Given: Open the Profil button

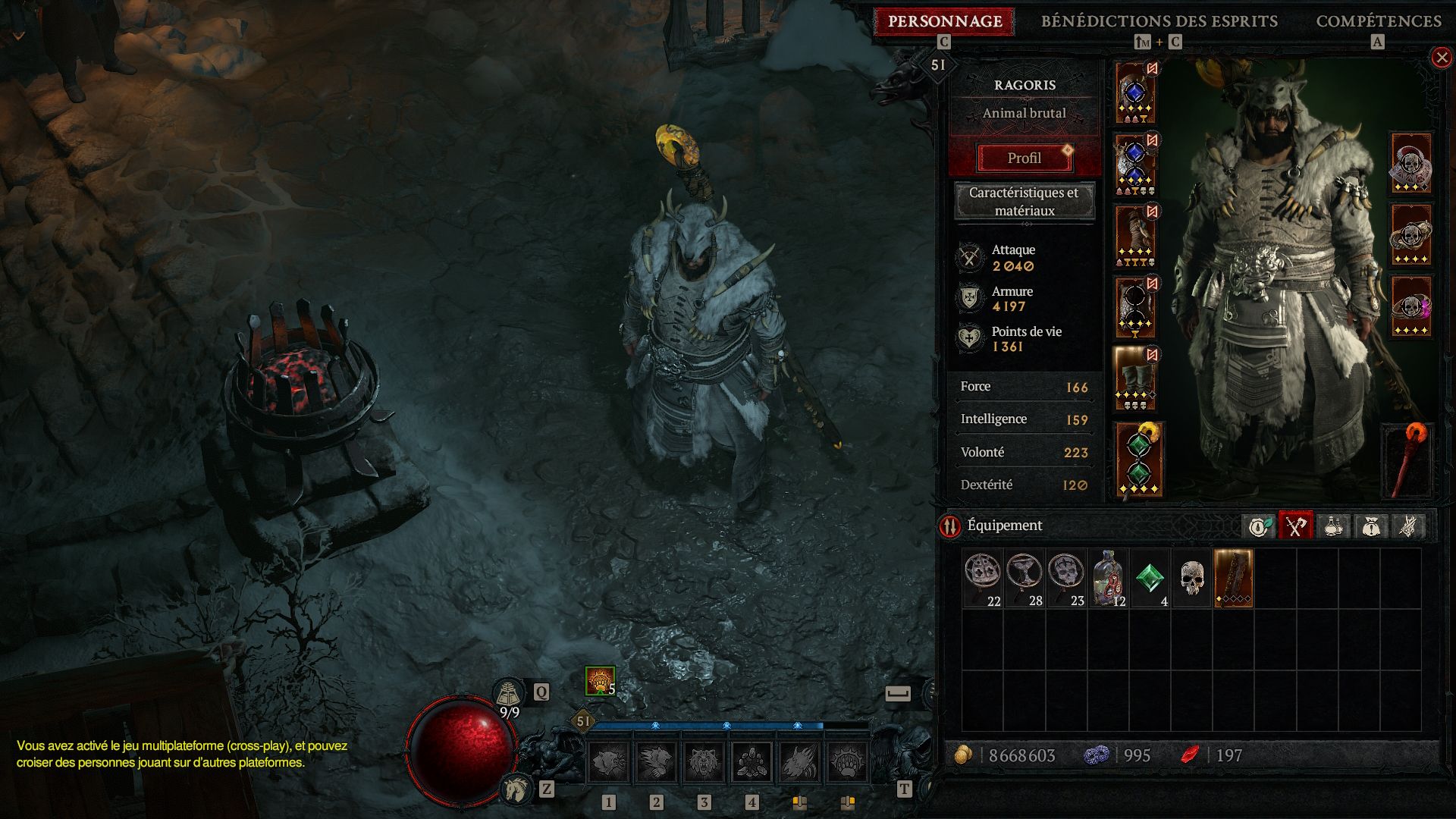Looking at the screenshot, I should [x=1024, y=158].
